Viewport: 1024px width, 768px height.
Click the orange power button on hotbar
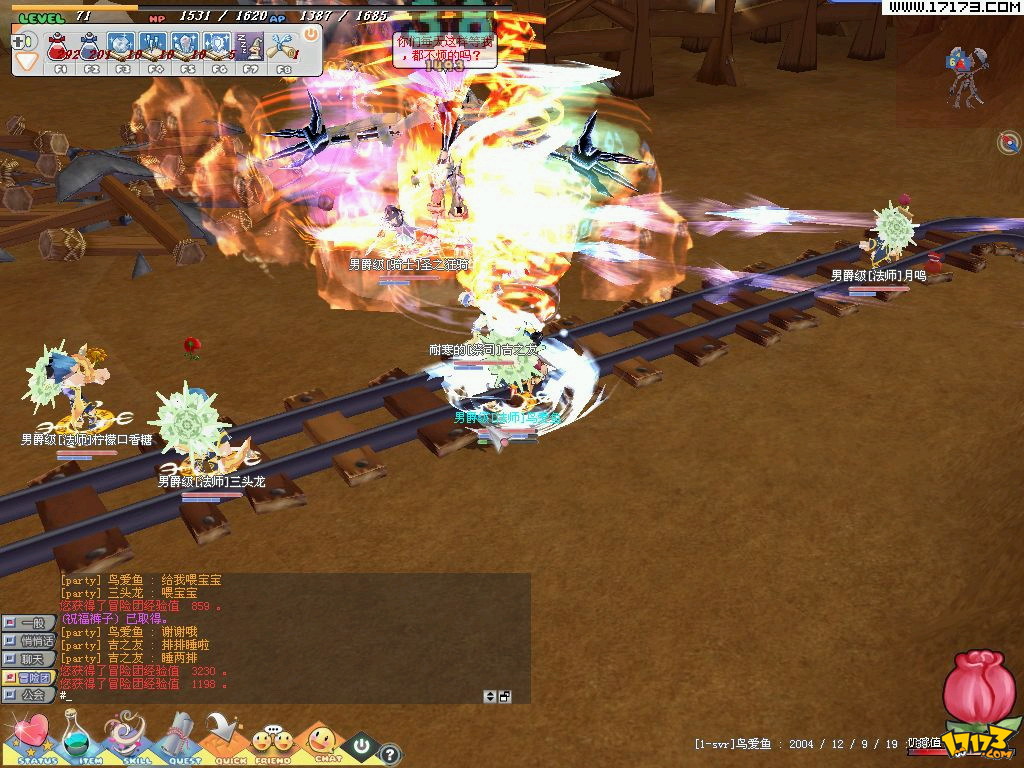pos(310,34)
